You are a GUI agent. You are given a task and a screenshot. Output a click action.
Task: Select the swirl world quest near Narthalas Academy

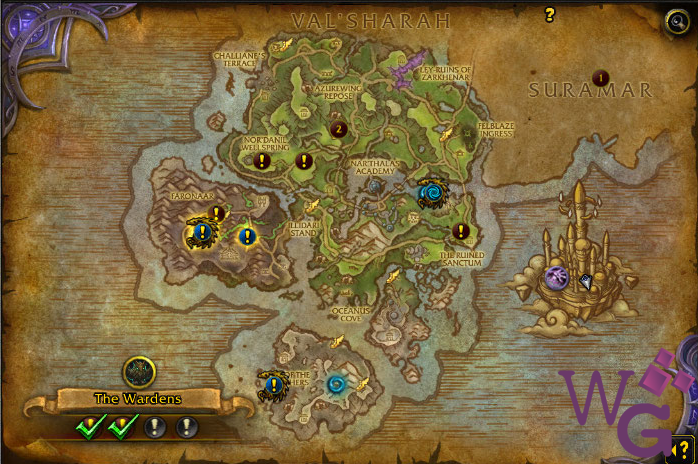pyautogui.click(x=433, y=193)
